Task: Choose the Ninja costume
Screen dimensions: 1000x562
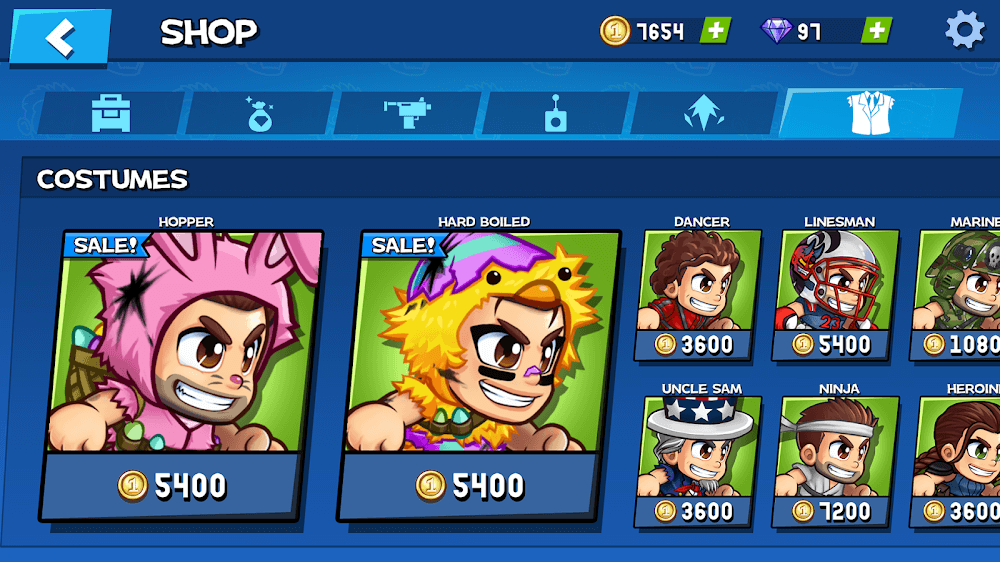Action: pos(837,460)
